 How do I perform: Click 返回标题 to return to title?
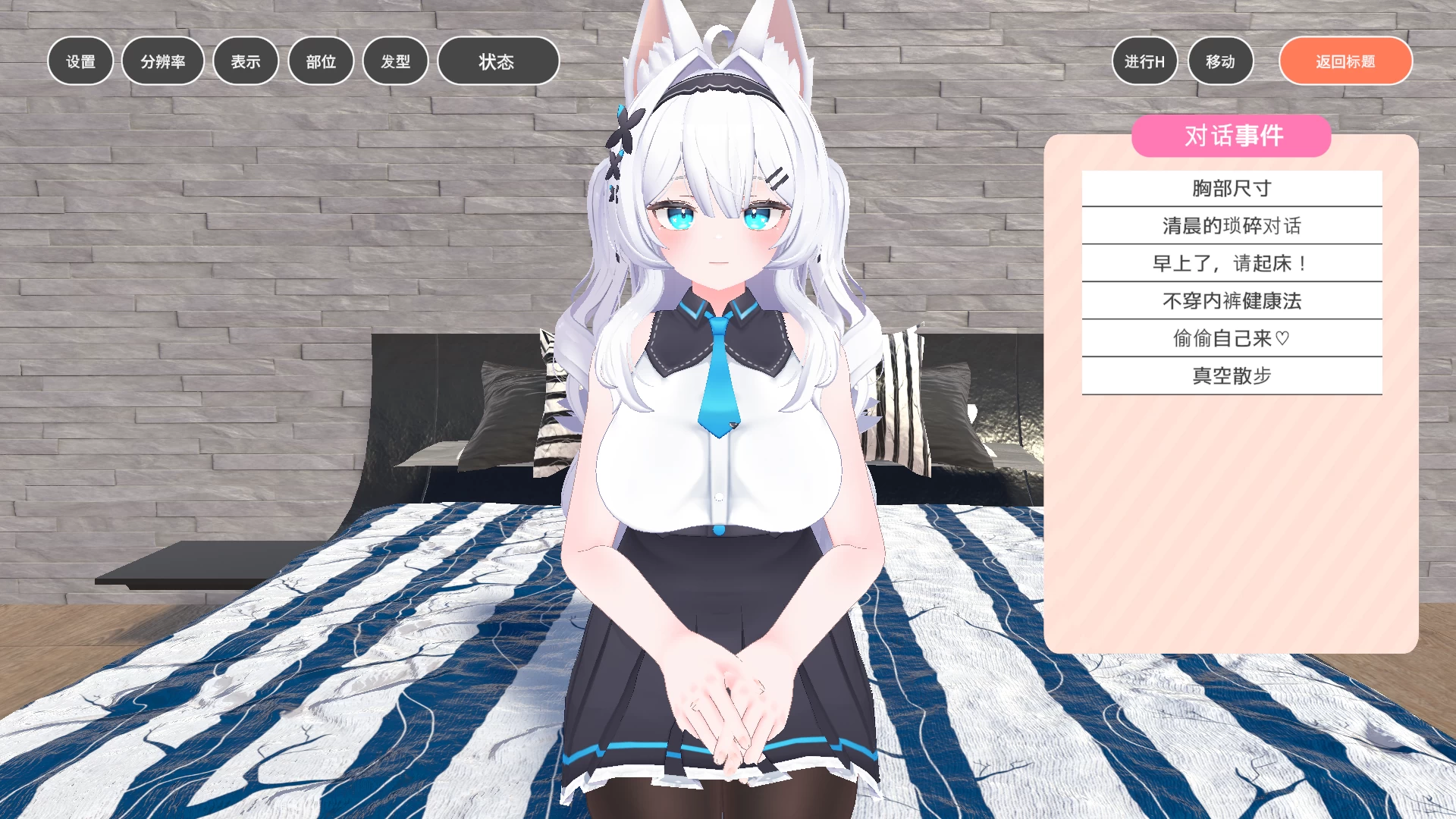coord(1345,61)
